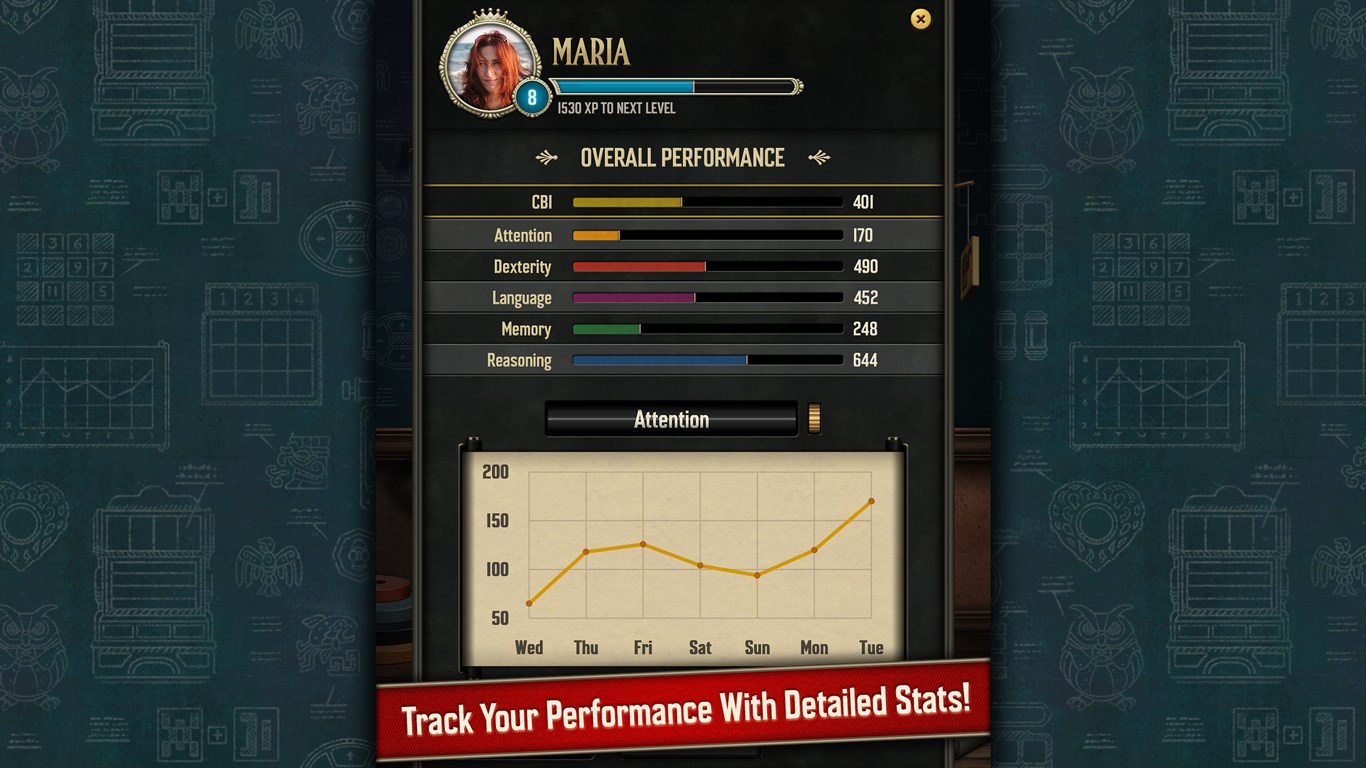Select the CBI stat row

(x=683, y=201)
